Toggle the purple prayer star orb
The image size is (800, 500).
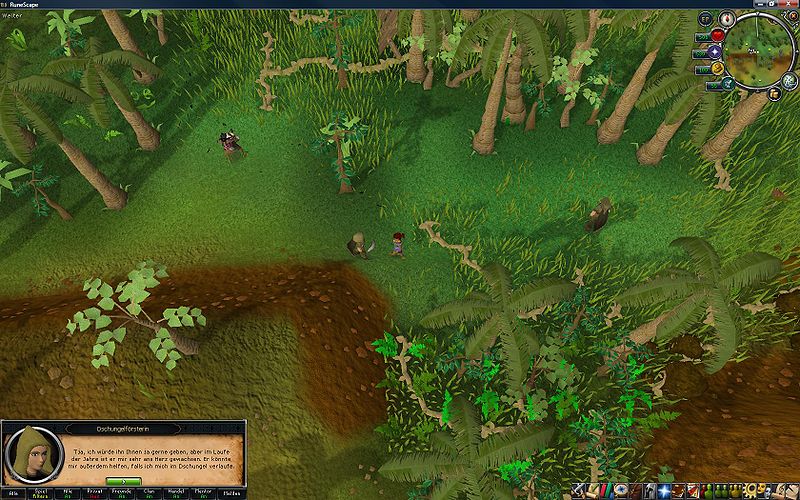pyautogui.click(x=714, y=51)
